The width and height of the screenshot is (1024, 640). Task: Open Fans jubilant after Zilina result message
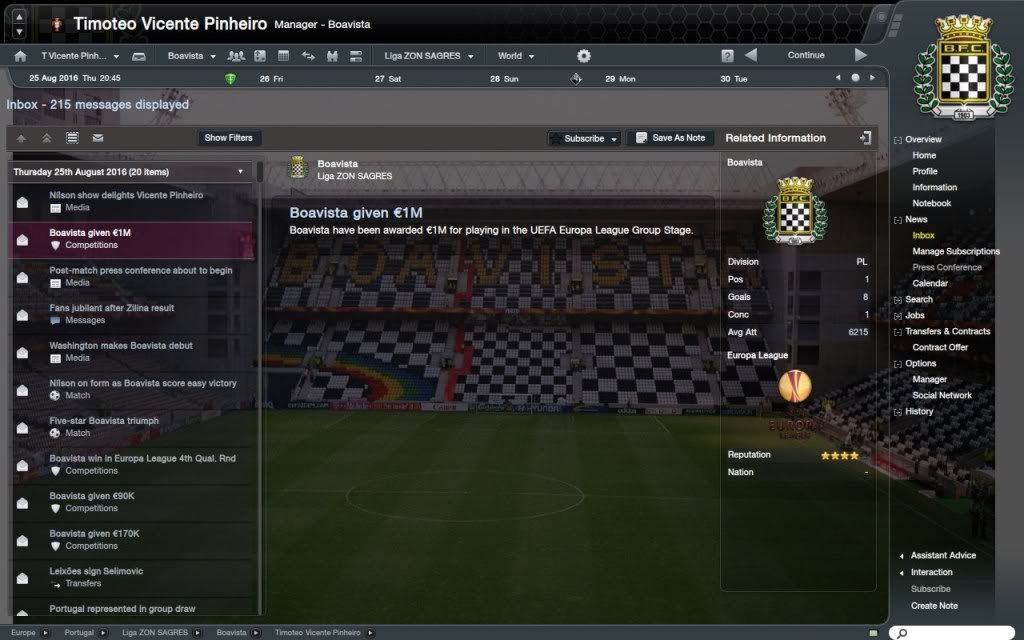point(112,314)
